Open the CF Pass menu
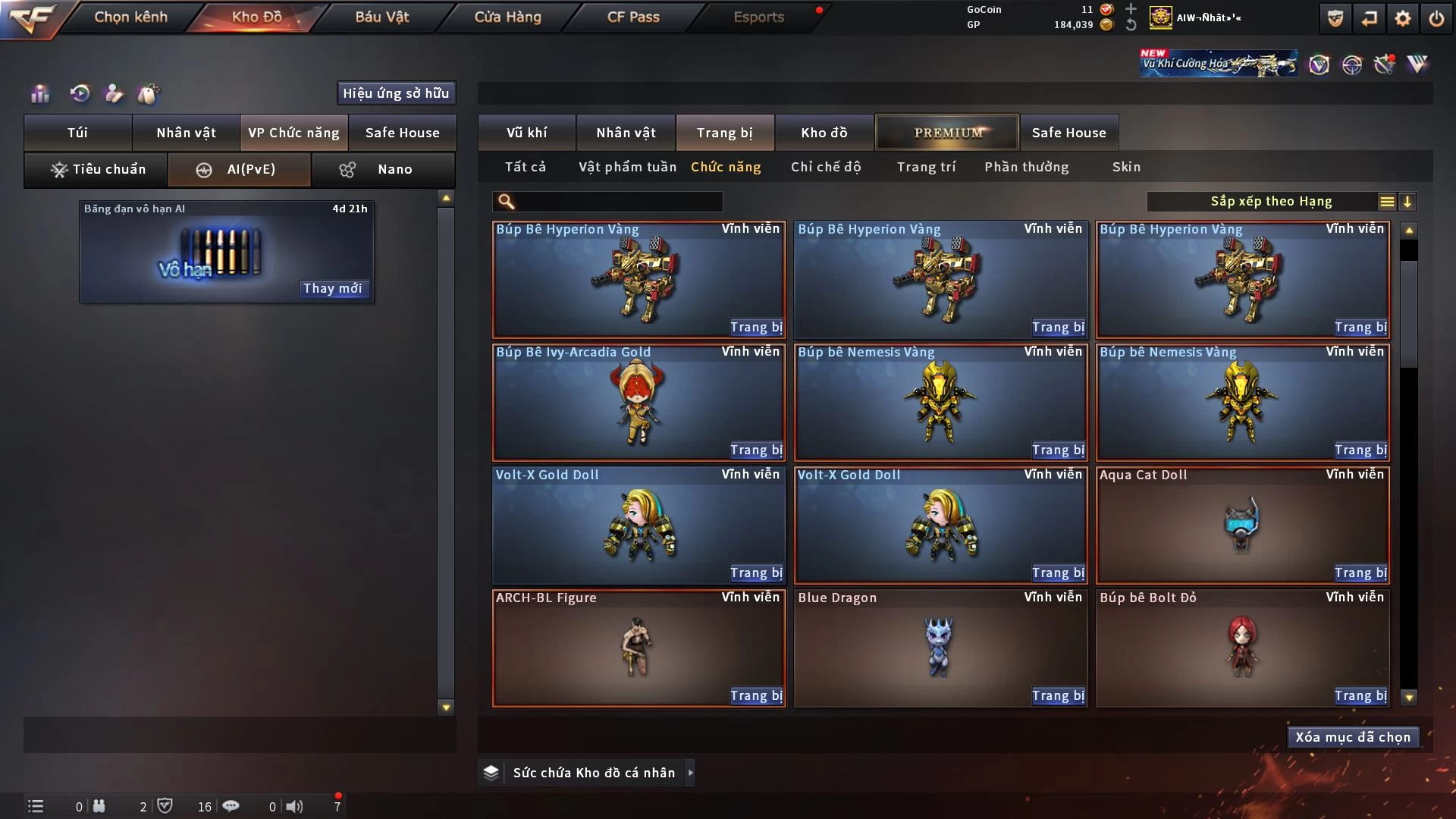1456x819 pixels. point(633,17)
